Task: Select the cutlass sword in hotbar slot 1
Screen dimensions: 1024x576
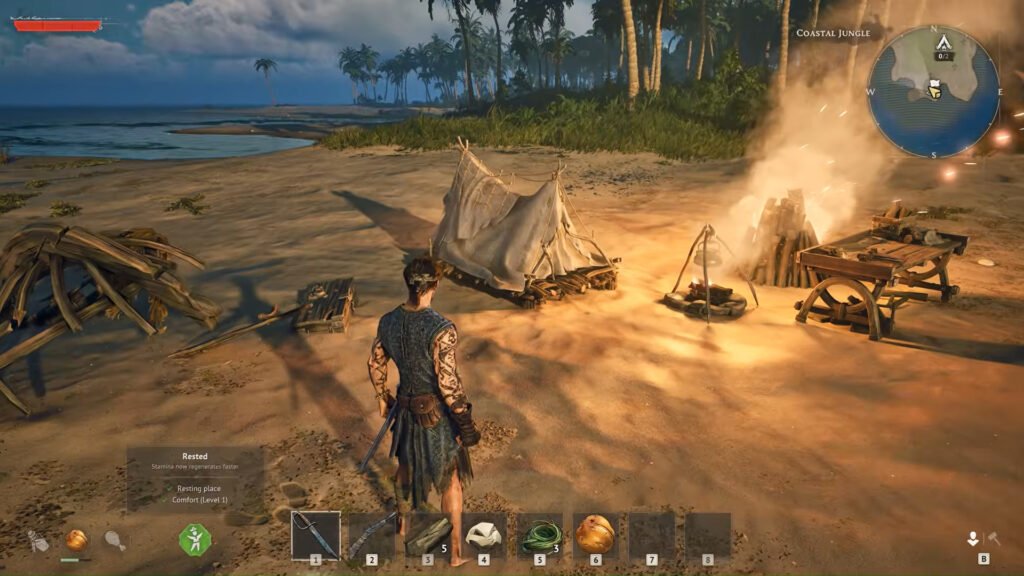Action: [316, 536]
